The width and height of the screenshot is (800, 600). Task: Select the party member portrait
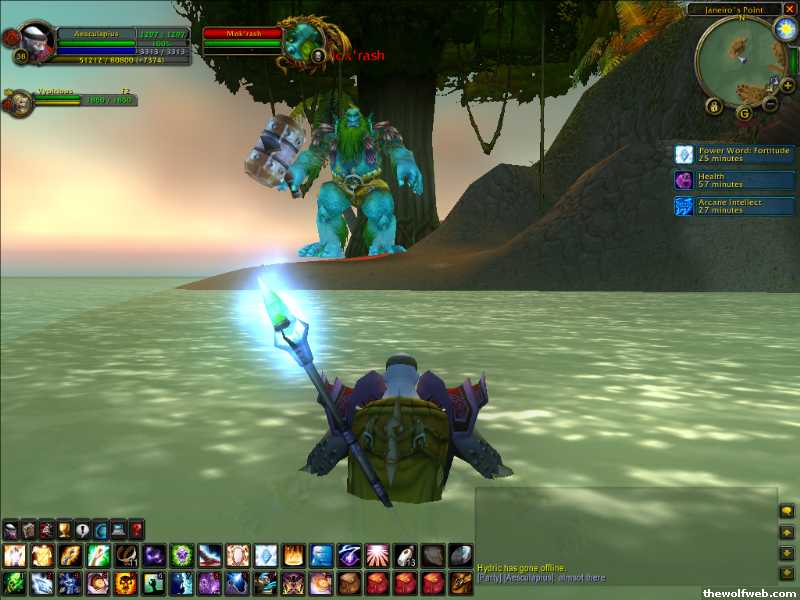pyautogui.click(x=18, y=102)
